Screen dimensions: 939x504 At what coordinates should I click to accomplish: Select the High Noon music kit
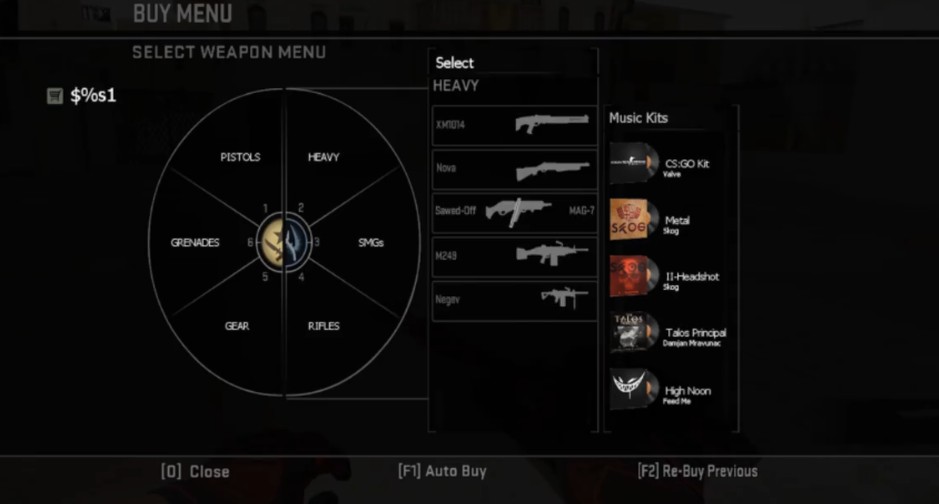[670, 392]
